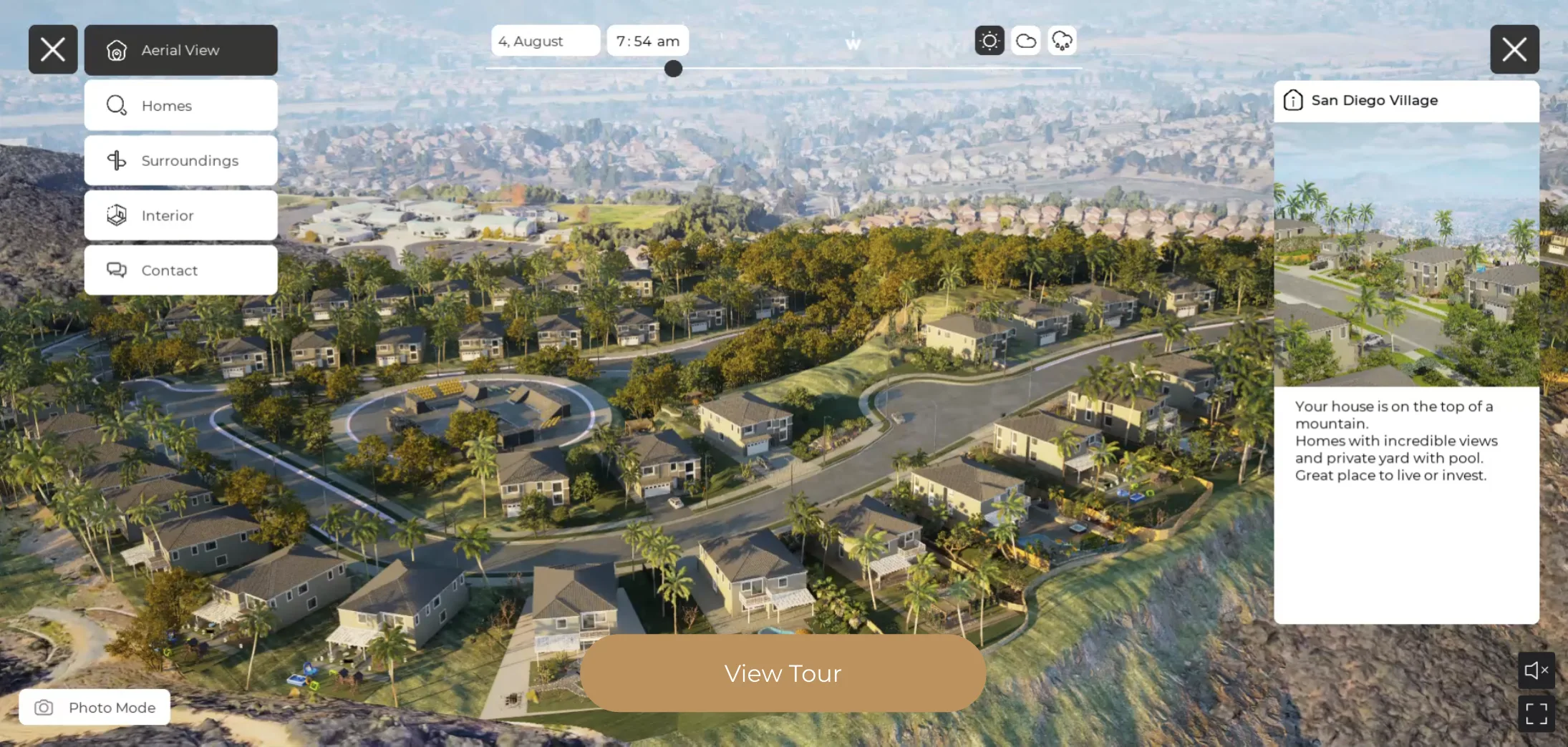
Task: Click the San Diego Village preview image
Action: [x=1406, y=254]
